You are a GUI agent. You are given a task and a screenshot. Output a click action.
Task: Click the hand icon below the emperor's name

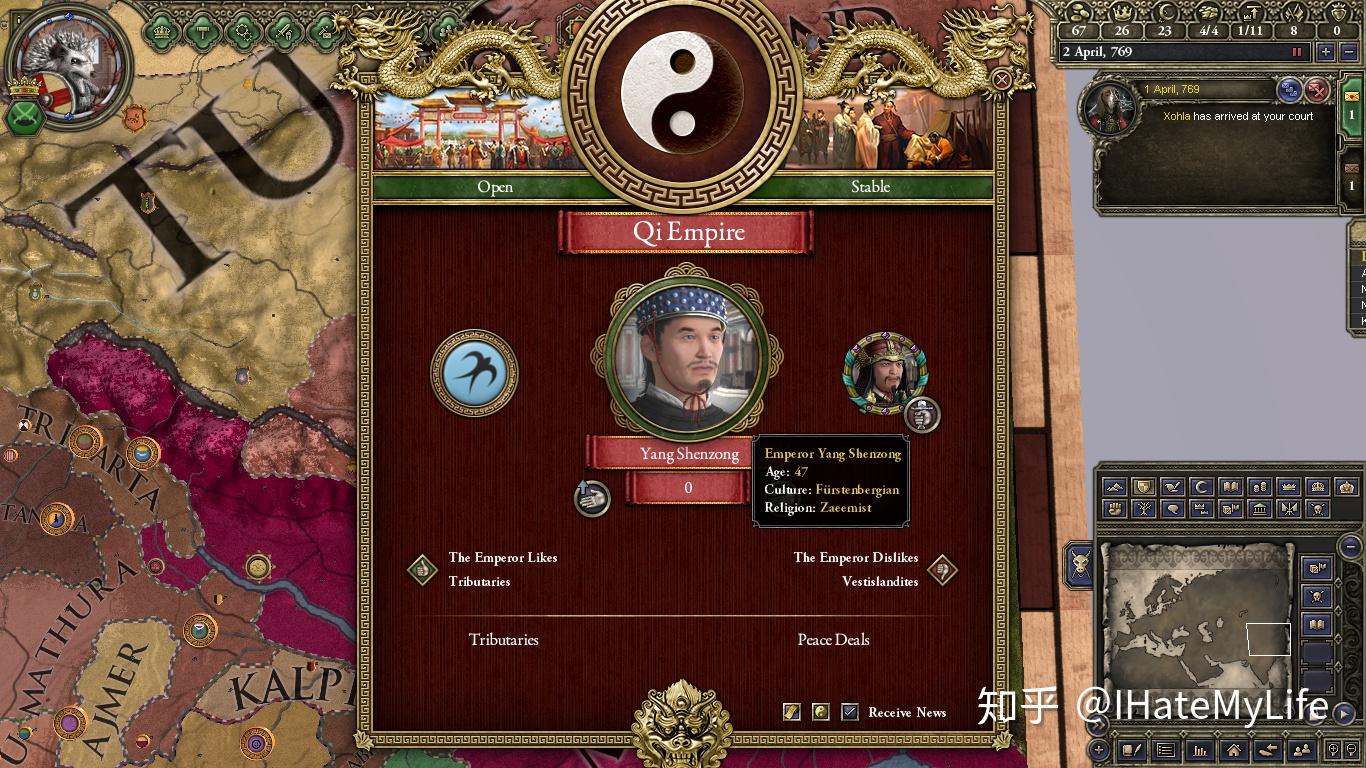pos(593,497)
